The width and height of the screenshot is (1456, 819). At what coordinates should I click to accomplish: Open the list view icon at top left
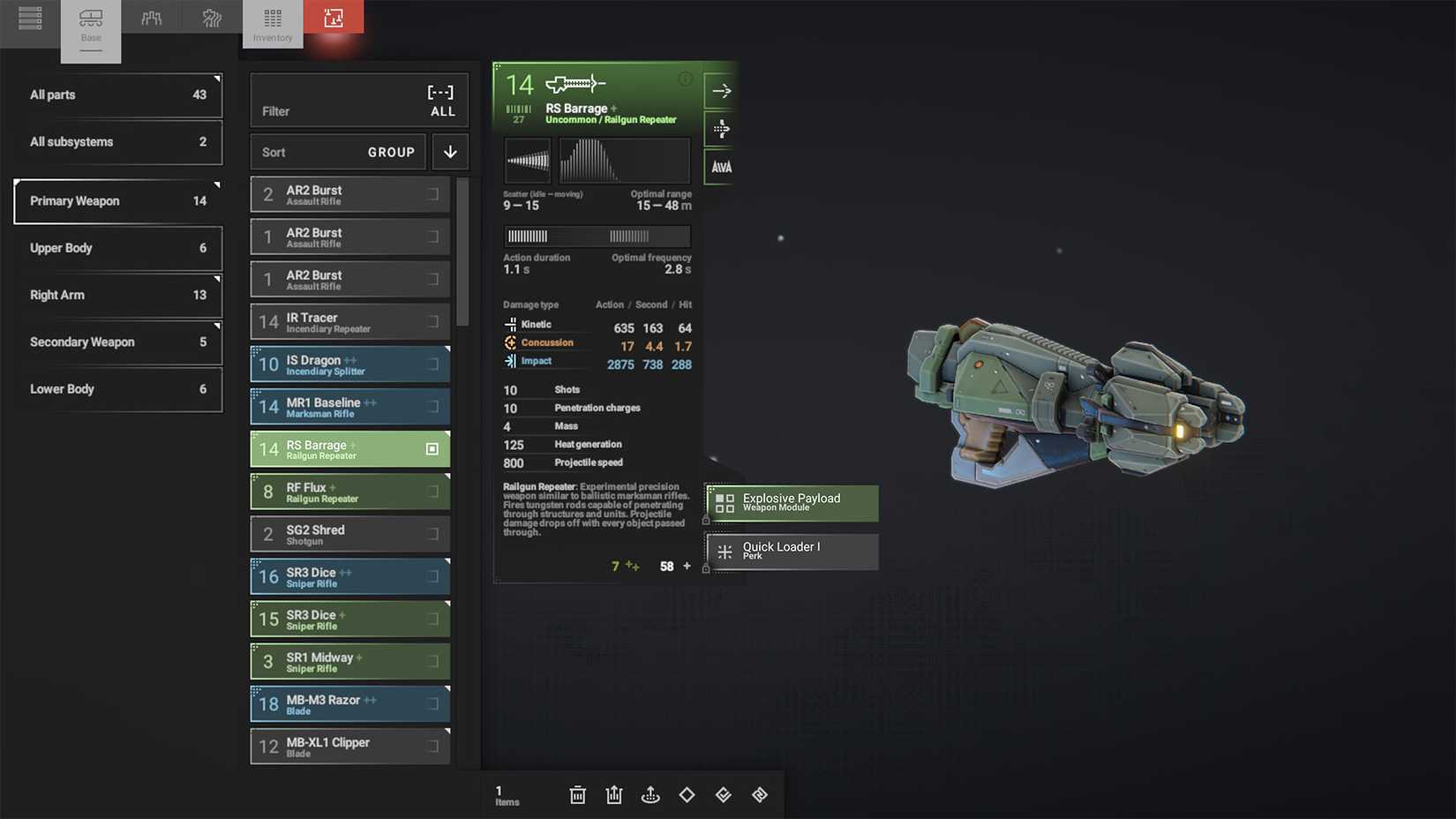pos(29,18)
